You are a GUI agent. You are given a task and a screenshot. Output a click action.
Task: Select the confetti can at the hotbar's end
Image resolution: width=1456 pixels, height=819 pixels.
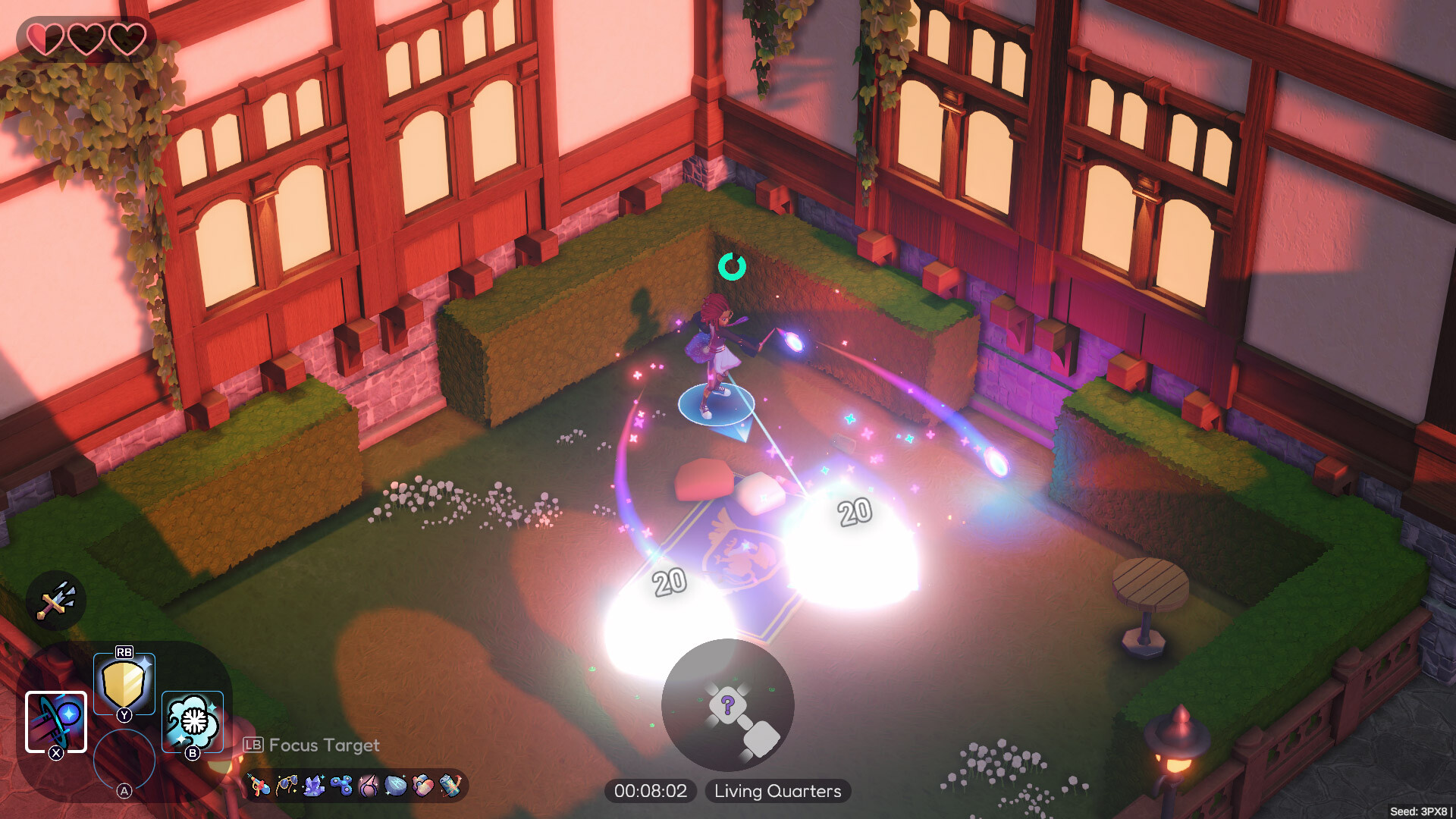point(450,785)
